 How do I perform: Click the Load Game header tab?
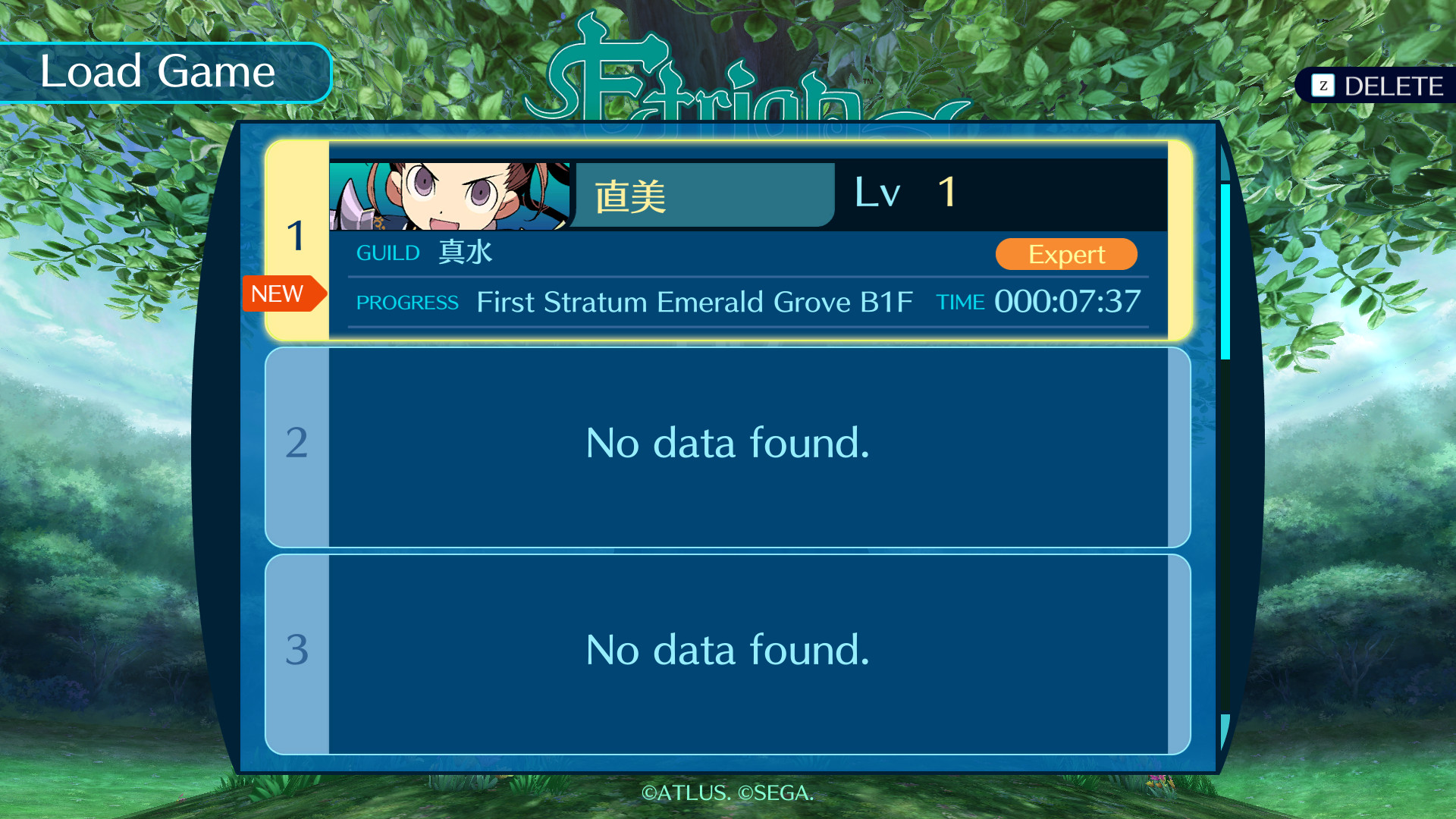(x=158, y=72)
